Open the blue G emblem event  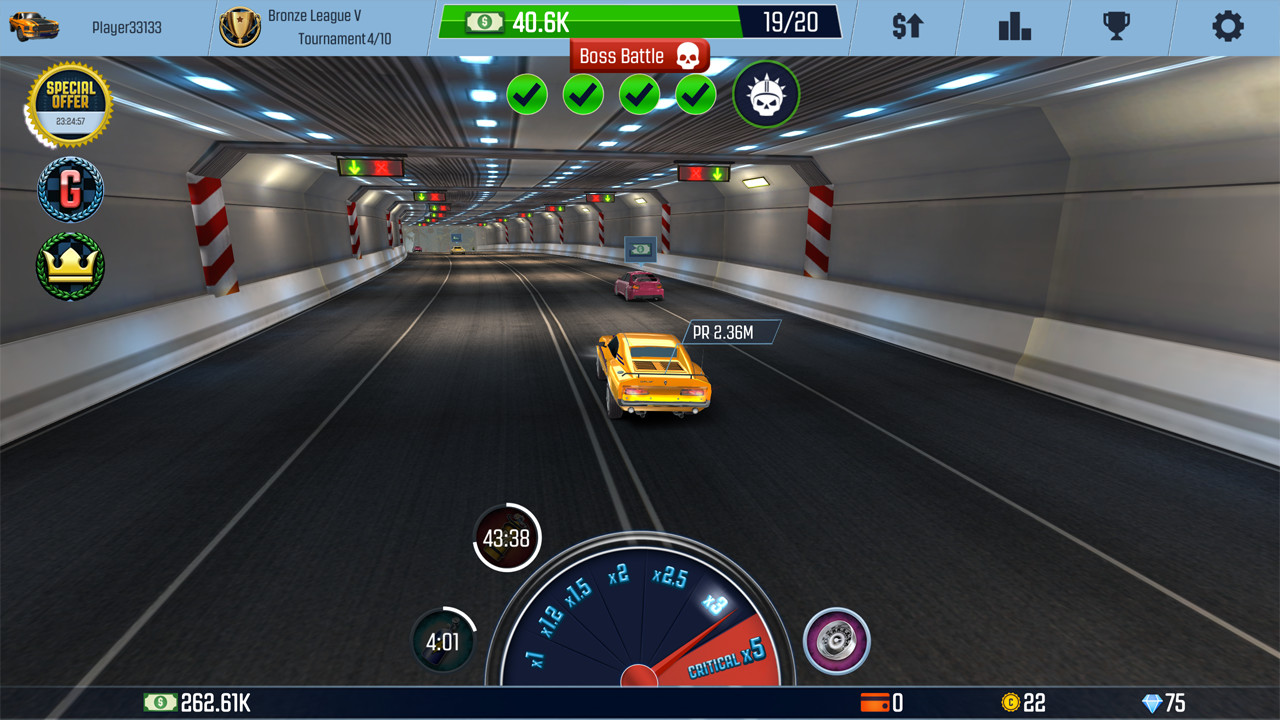pos(69,189)
